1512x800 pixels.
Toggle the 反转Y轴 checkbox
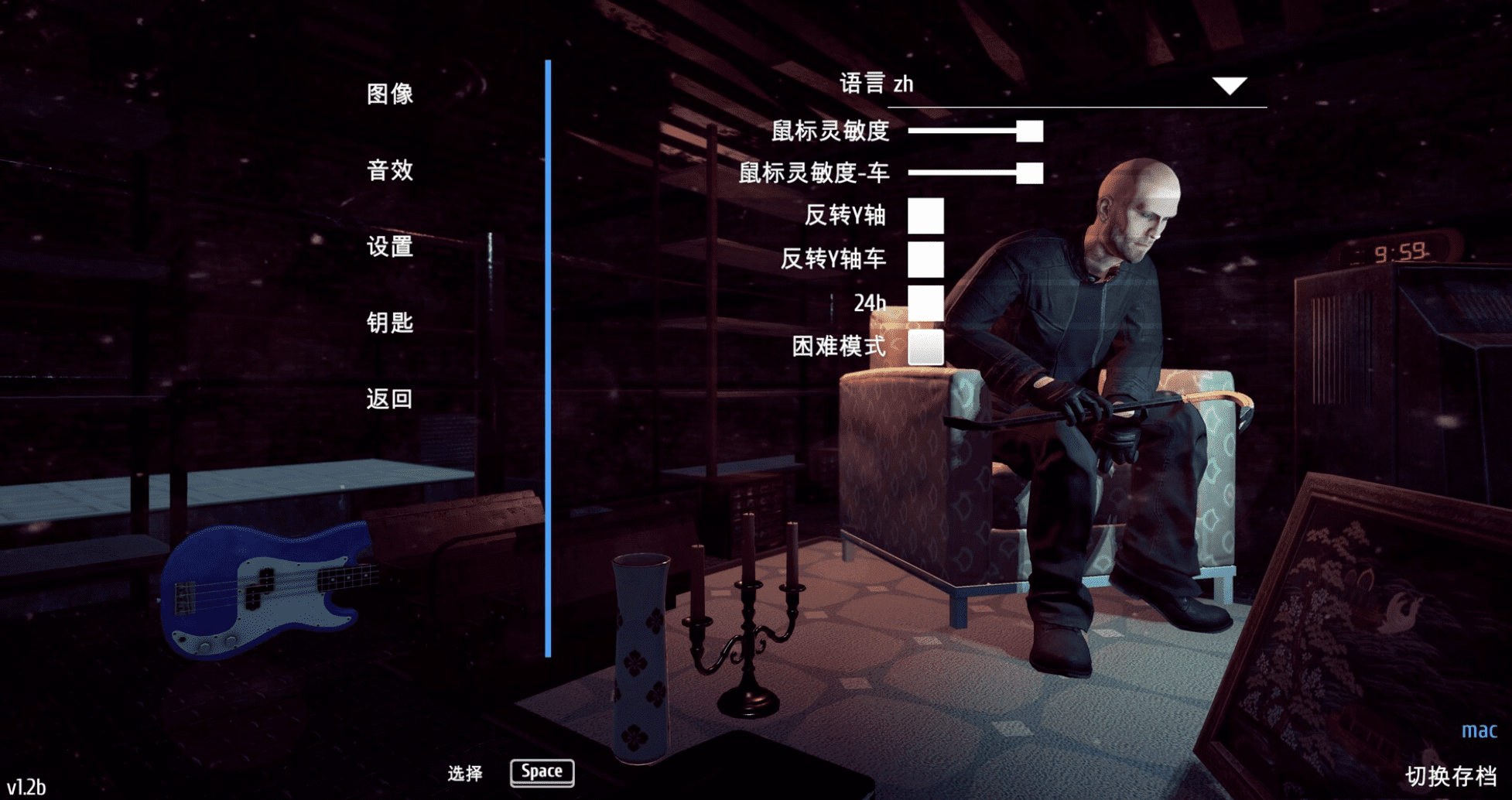pyautogui.click(x=925, y=215)
